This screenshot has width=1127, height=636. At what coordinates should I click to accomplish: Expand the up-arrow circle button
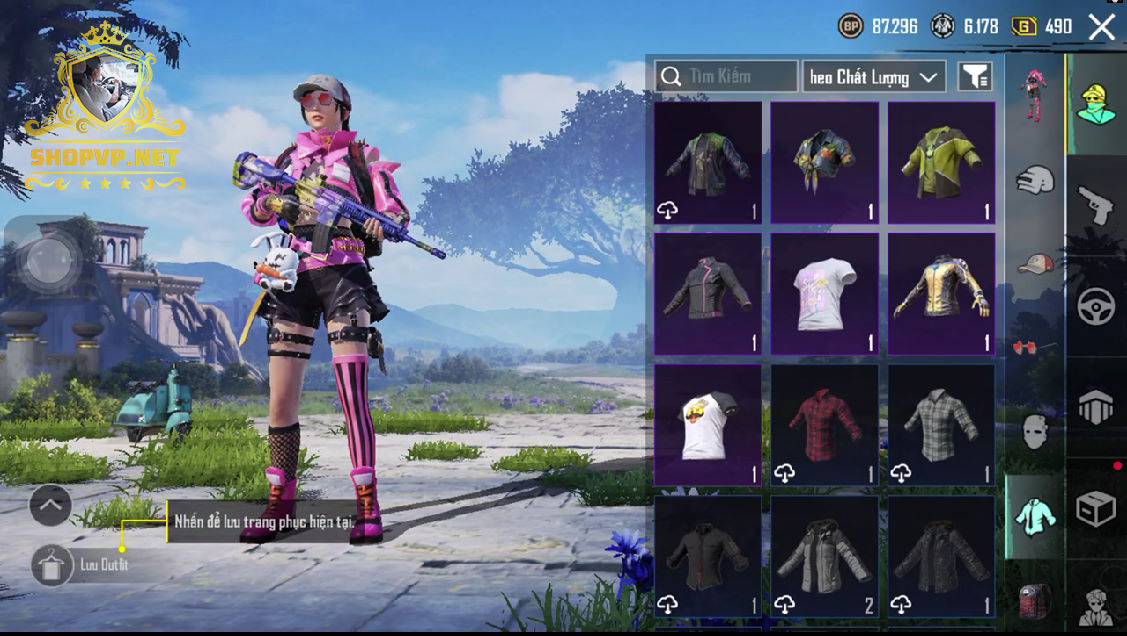point(50,505)
